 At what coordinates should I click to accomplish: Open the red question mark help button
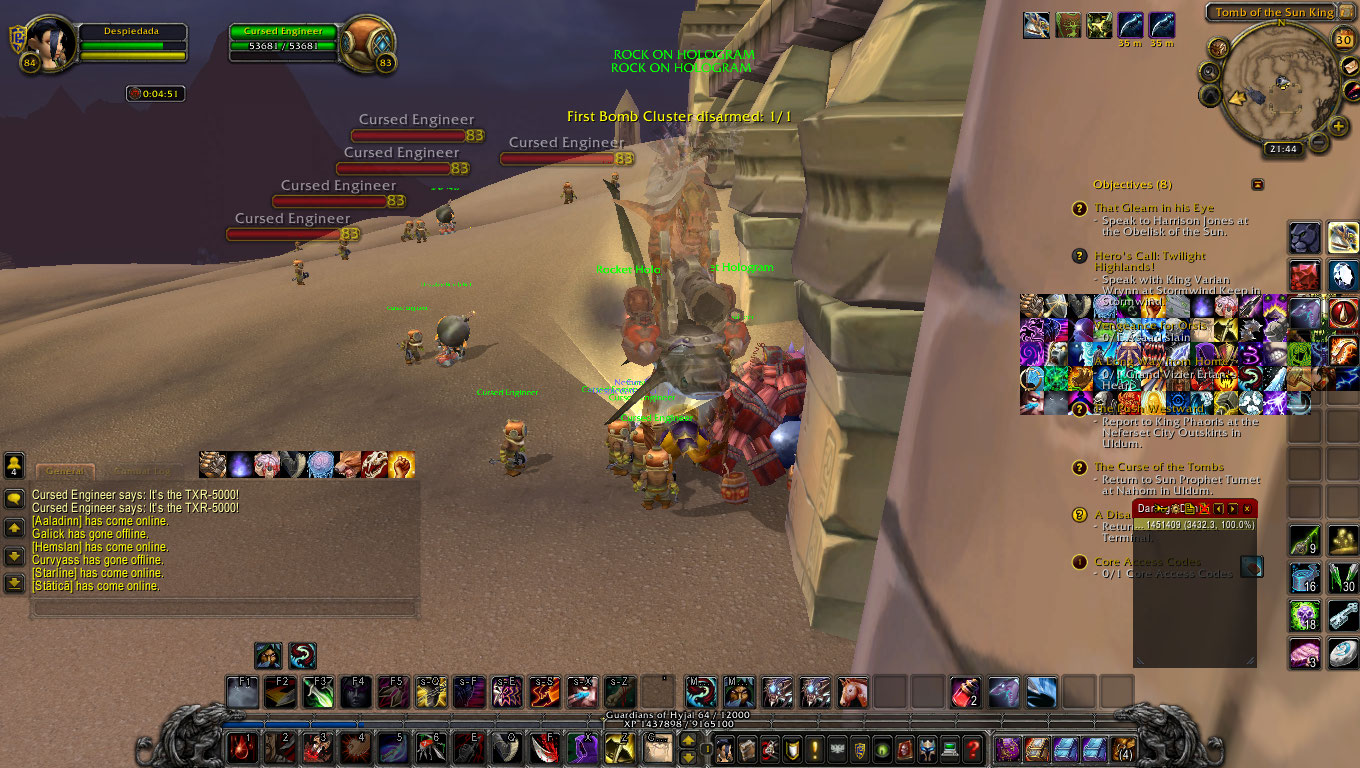point(973,748)
